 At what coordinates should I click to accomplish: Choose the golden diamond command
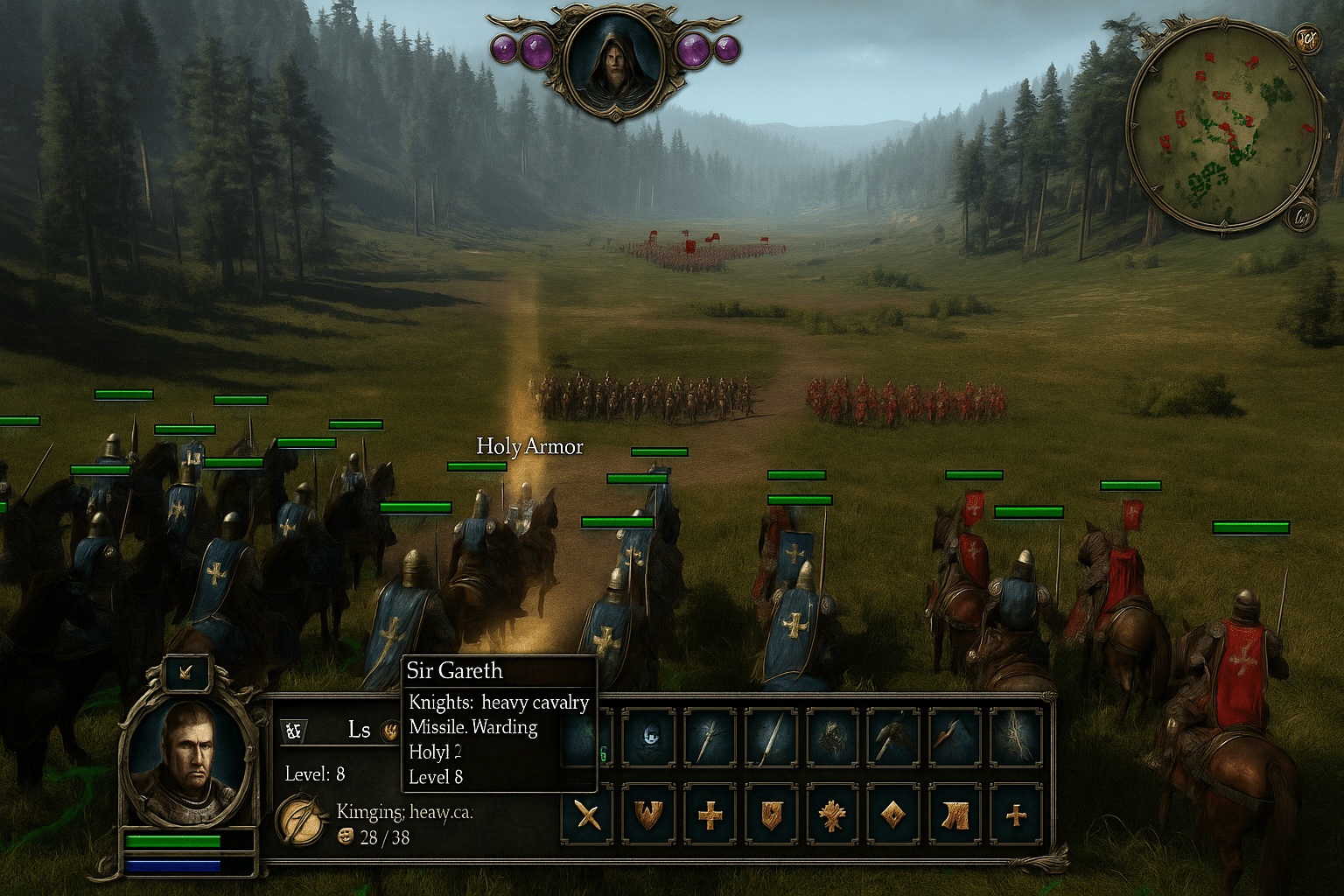pos(893,816)
